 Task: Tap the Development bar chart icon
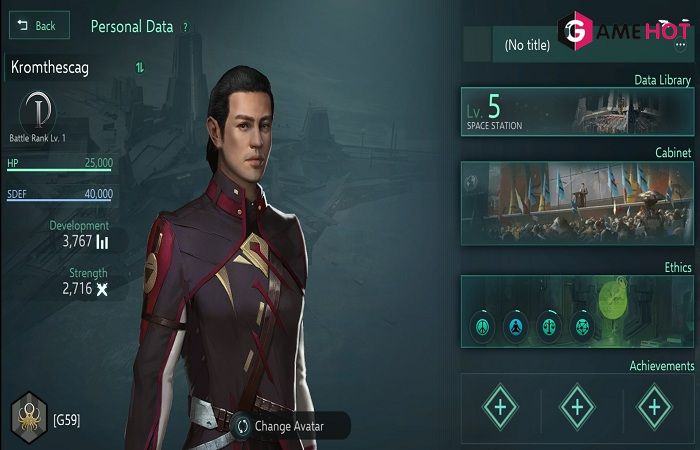coord(102,241)
